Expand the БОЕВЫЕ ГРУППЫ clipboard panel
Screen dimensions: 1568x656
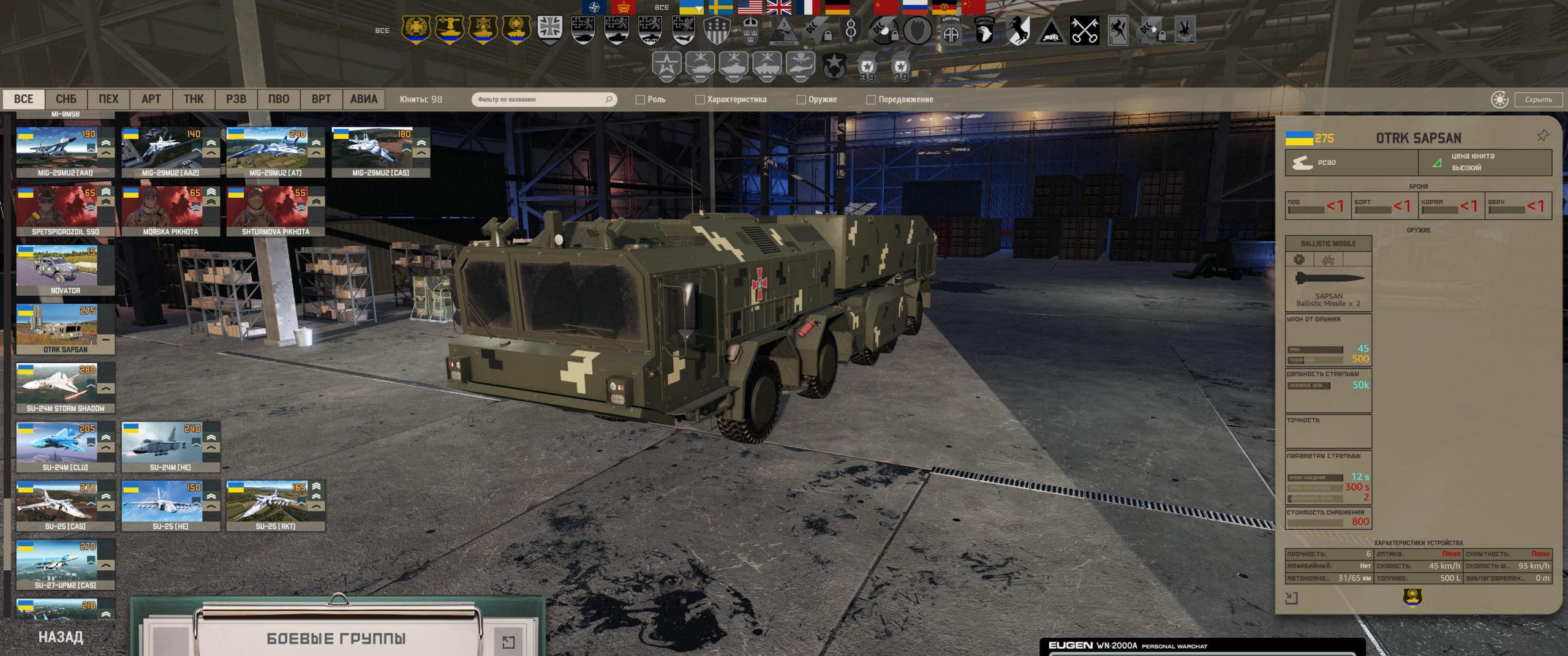tap(508, 641)
